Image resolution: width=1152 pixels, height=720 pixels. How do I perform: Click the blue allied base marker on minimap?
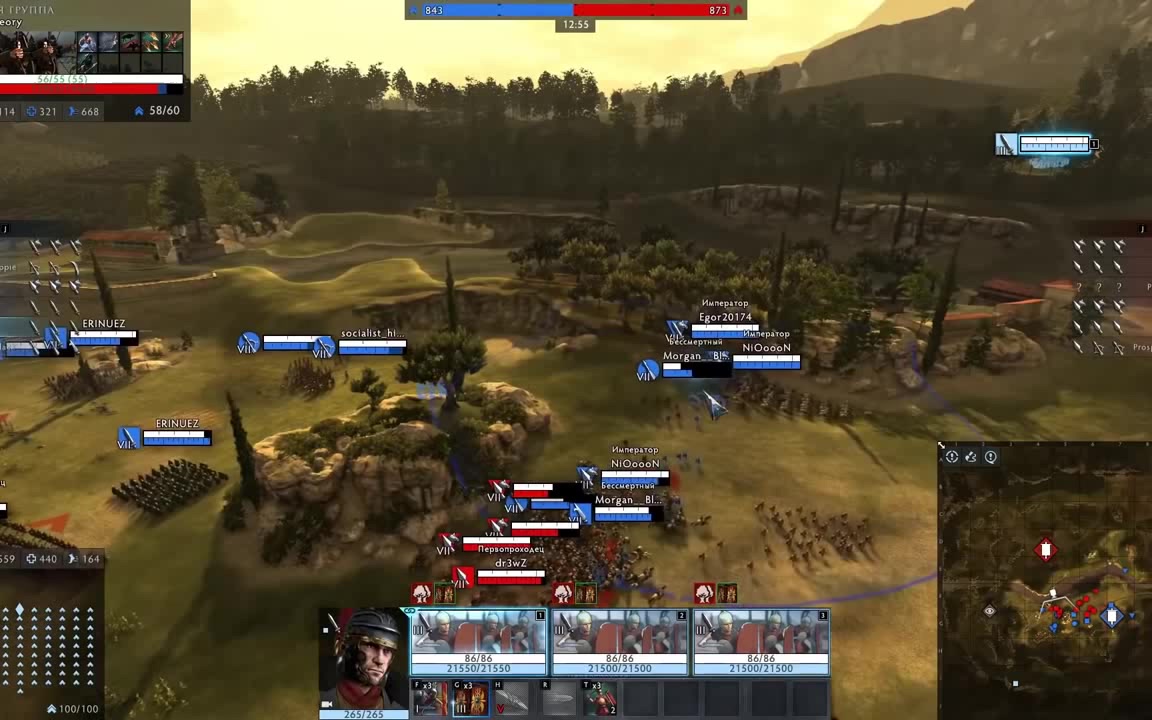[1112, 616]
